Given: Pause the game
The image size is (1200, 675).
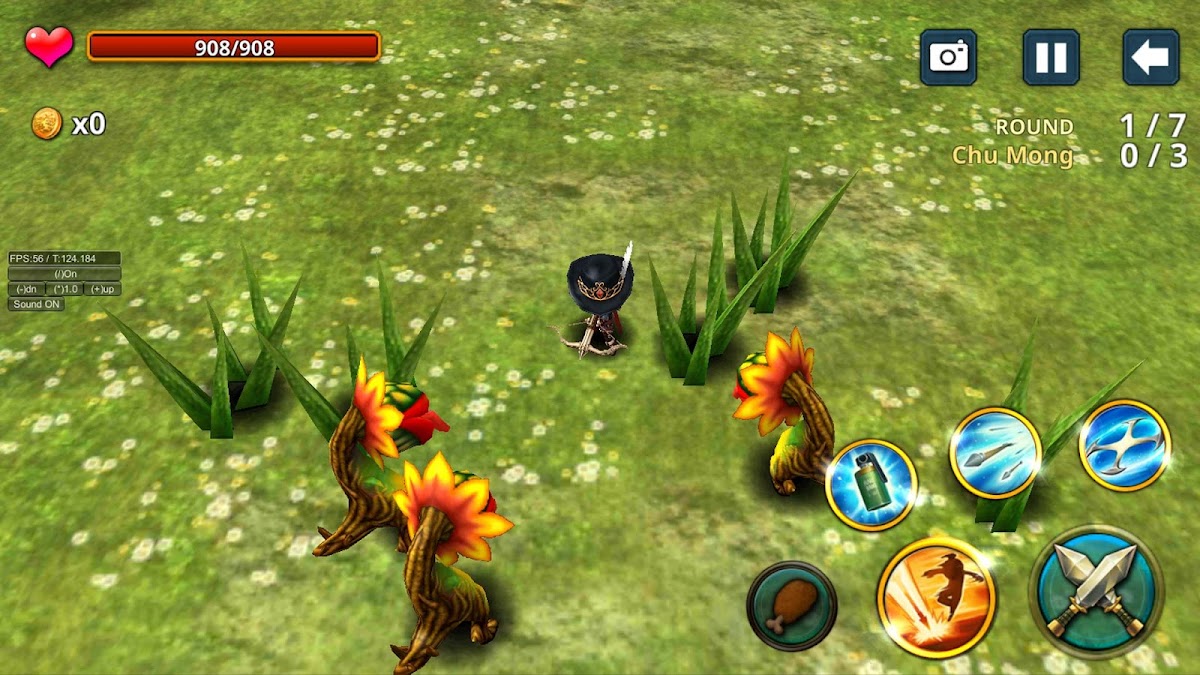Looking at the screenshot, I should pos(1050,57).
